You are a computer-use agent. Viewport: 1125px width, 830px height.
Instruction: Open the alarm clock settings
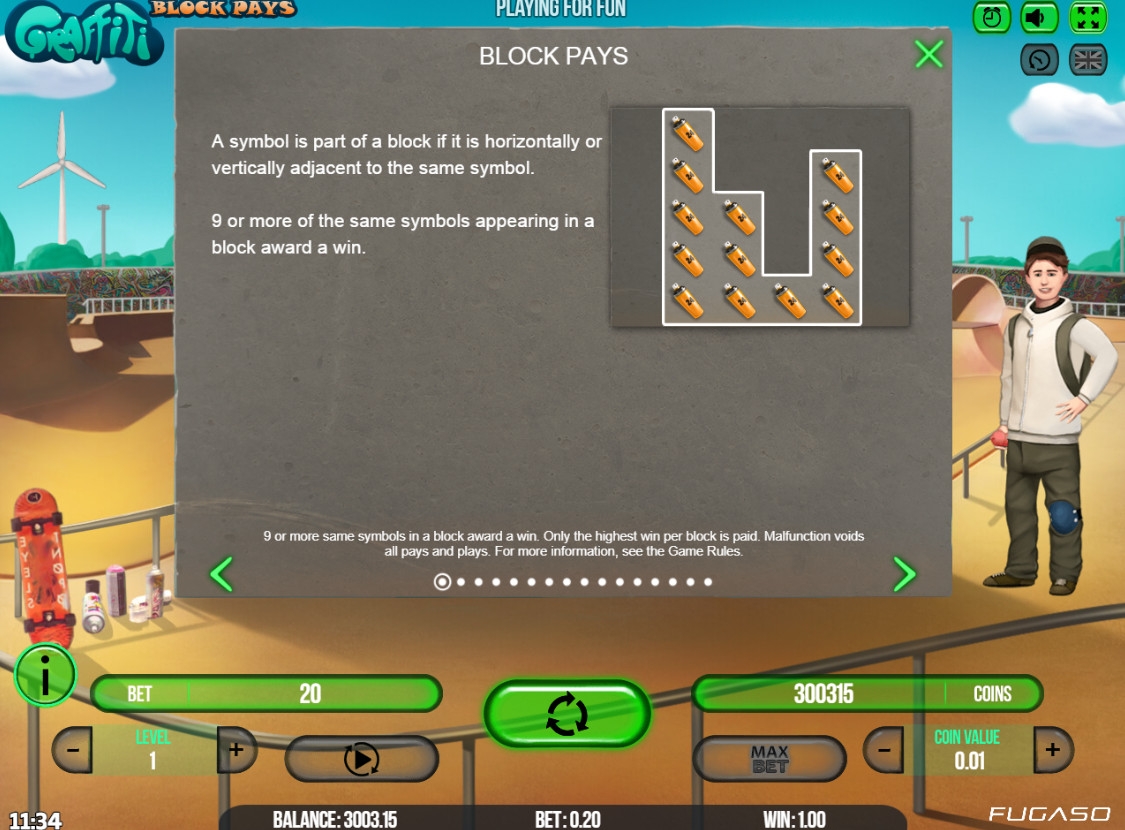click(x=992, y=17)
